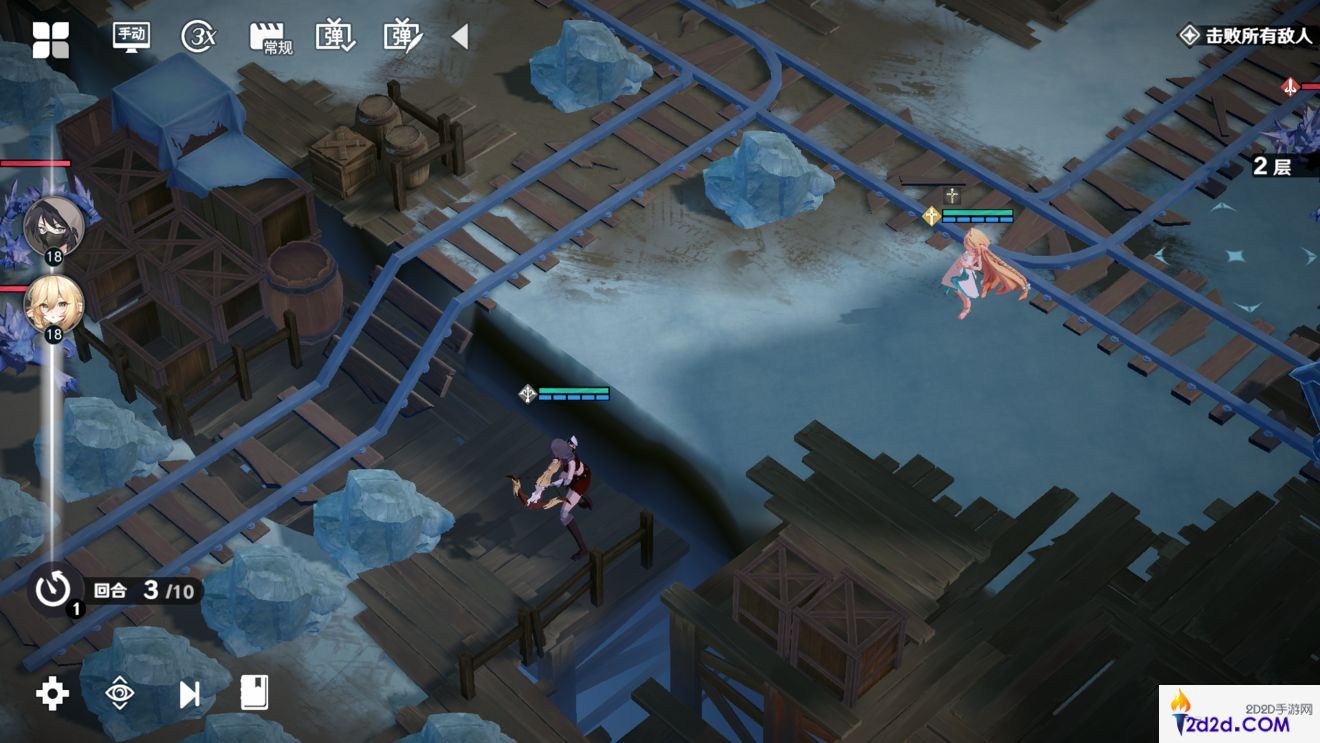The width and height of the screenshot is (1320, 743).
Task: Switch the 常规 animation mode
Action: pos(269,38)
